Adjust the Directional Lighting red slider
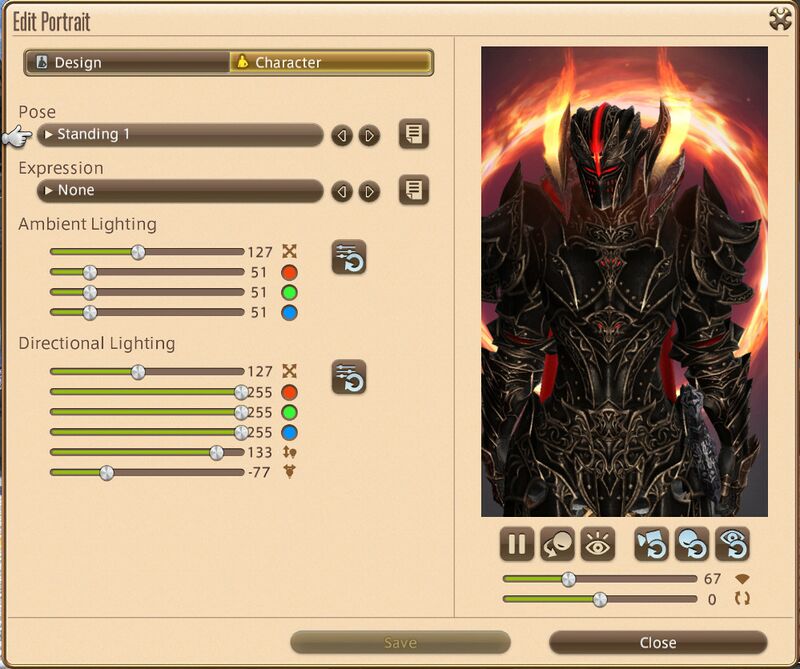800x669 pixels. pos(240,392)
